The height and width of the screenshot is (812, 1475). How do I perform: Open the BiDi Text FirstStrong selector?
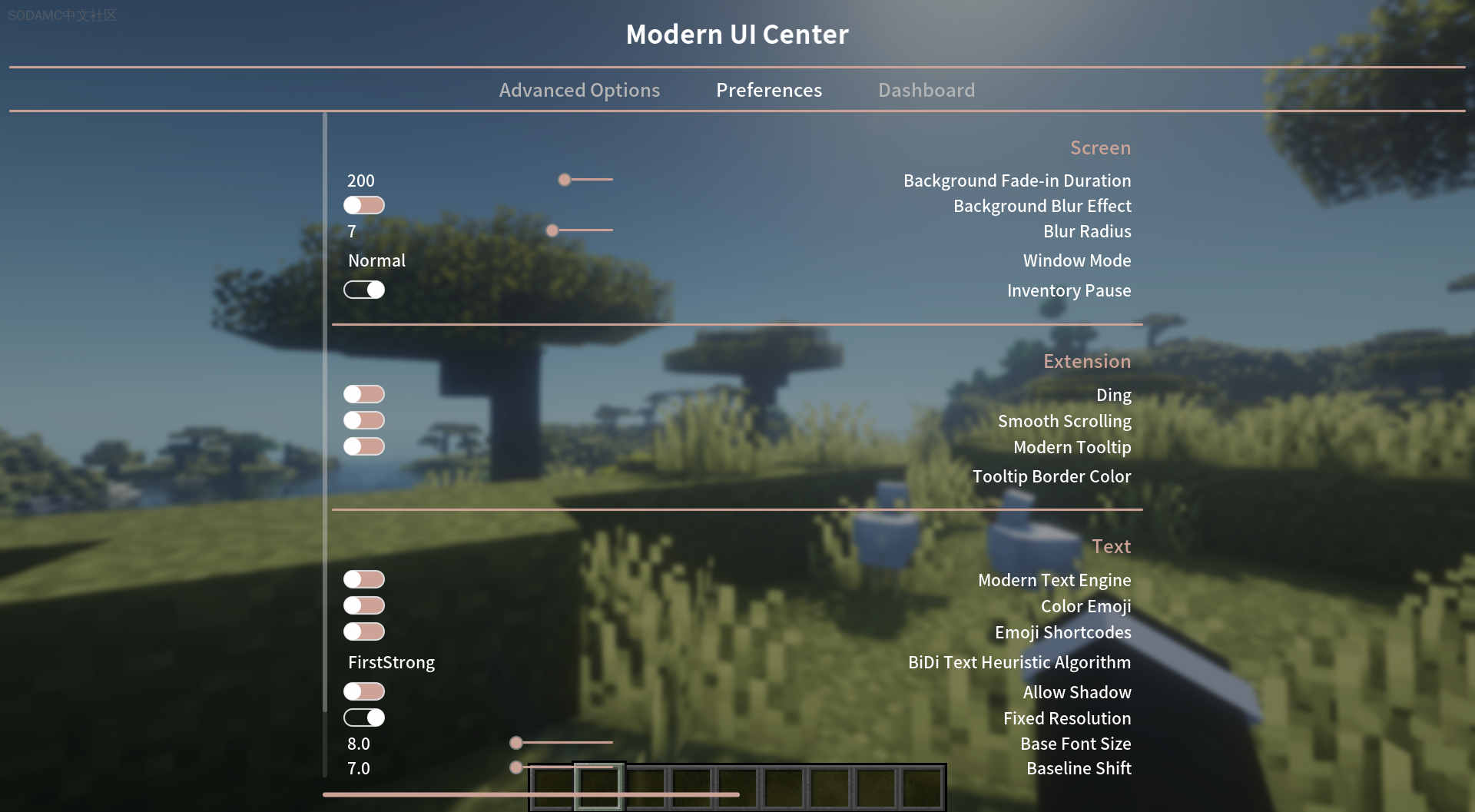coord(390,661)
